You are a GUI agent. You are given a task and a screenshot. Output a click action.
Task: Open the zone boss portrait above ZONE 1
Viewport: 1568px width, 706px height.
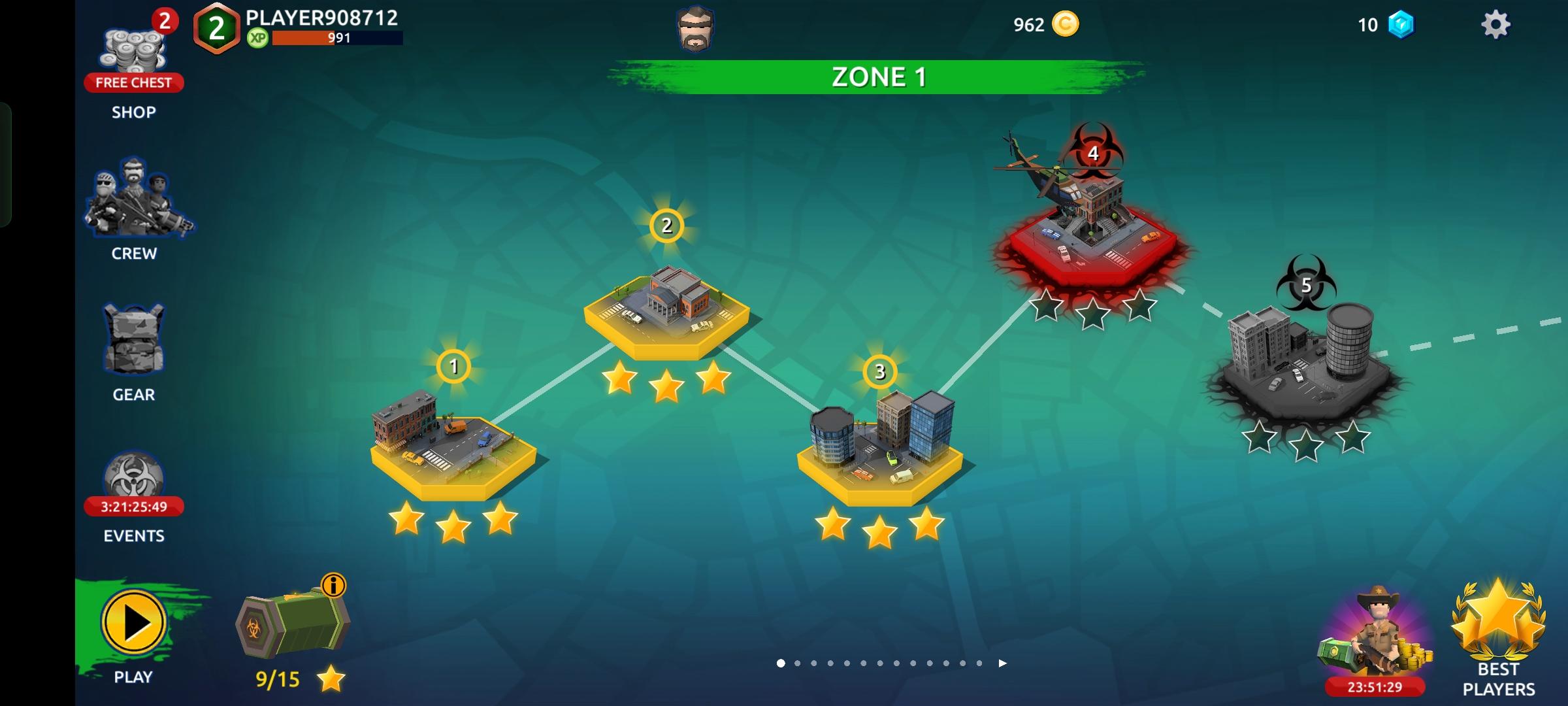694,29
